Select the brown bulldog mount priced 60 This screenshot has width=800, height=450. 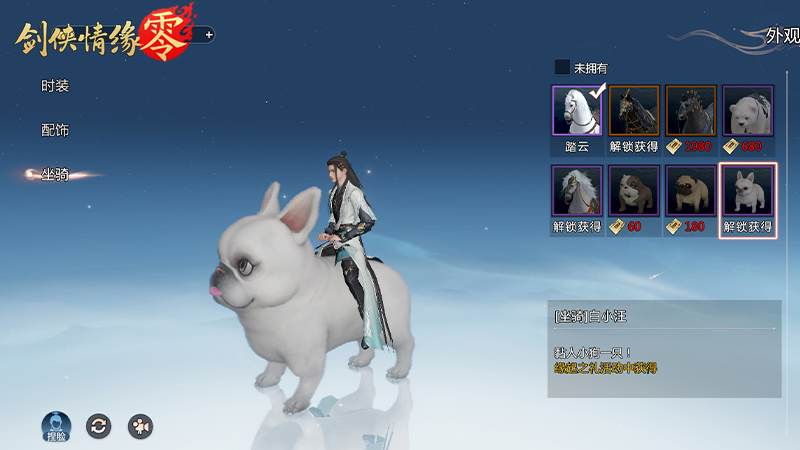coord(634,192)
